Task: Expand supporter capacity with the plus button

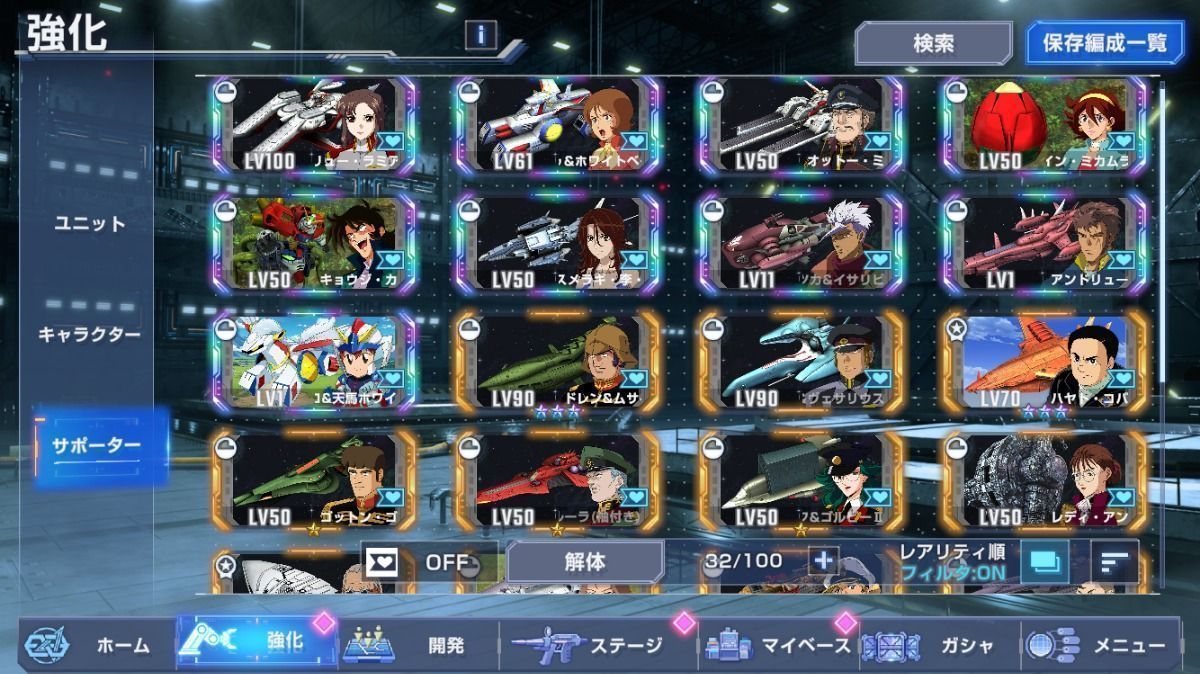Action: pos(823,561)
